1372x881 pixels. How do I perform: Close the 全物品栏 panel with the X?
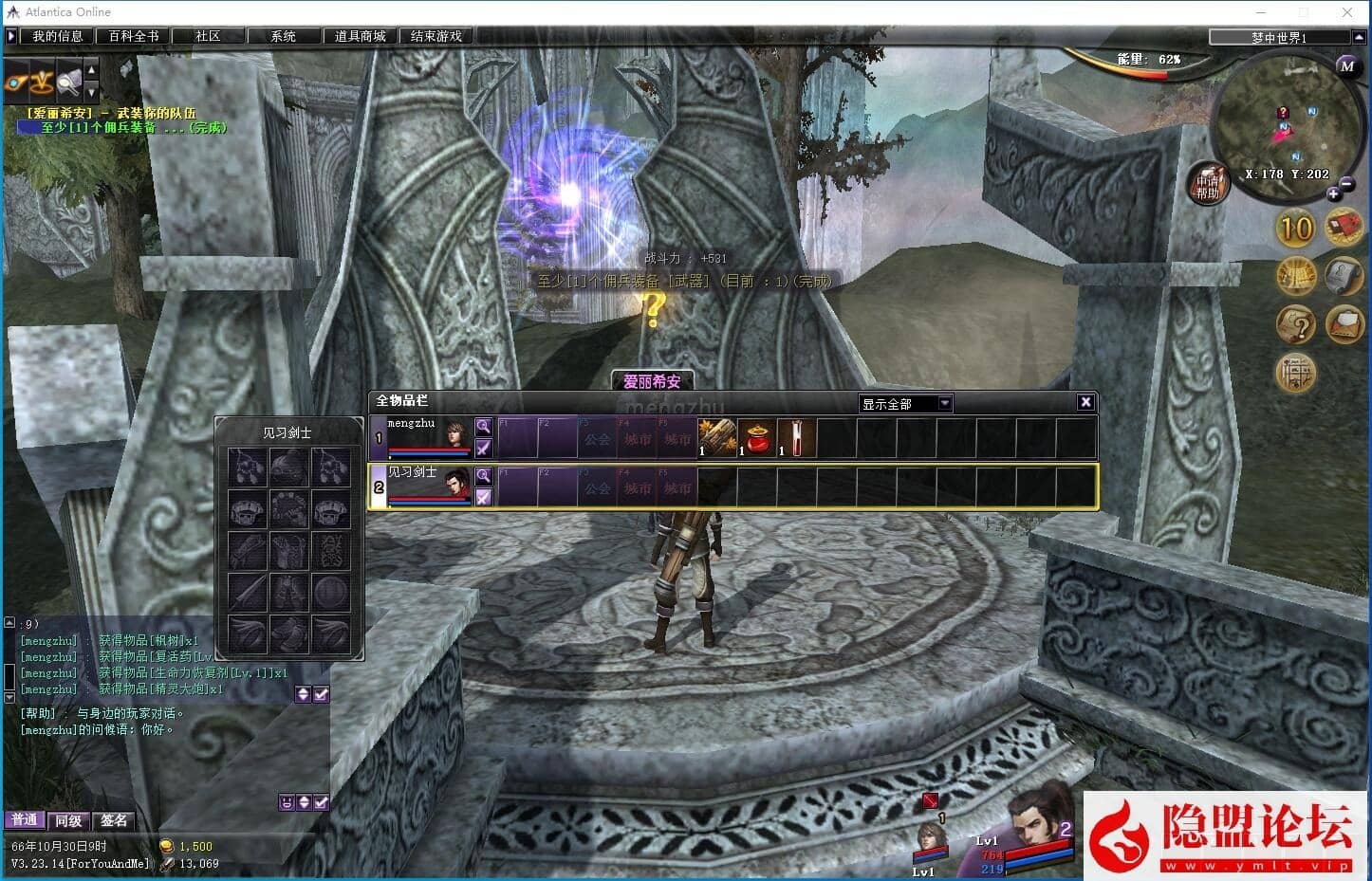coord(1085,401)
